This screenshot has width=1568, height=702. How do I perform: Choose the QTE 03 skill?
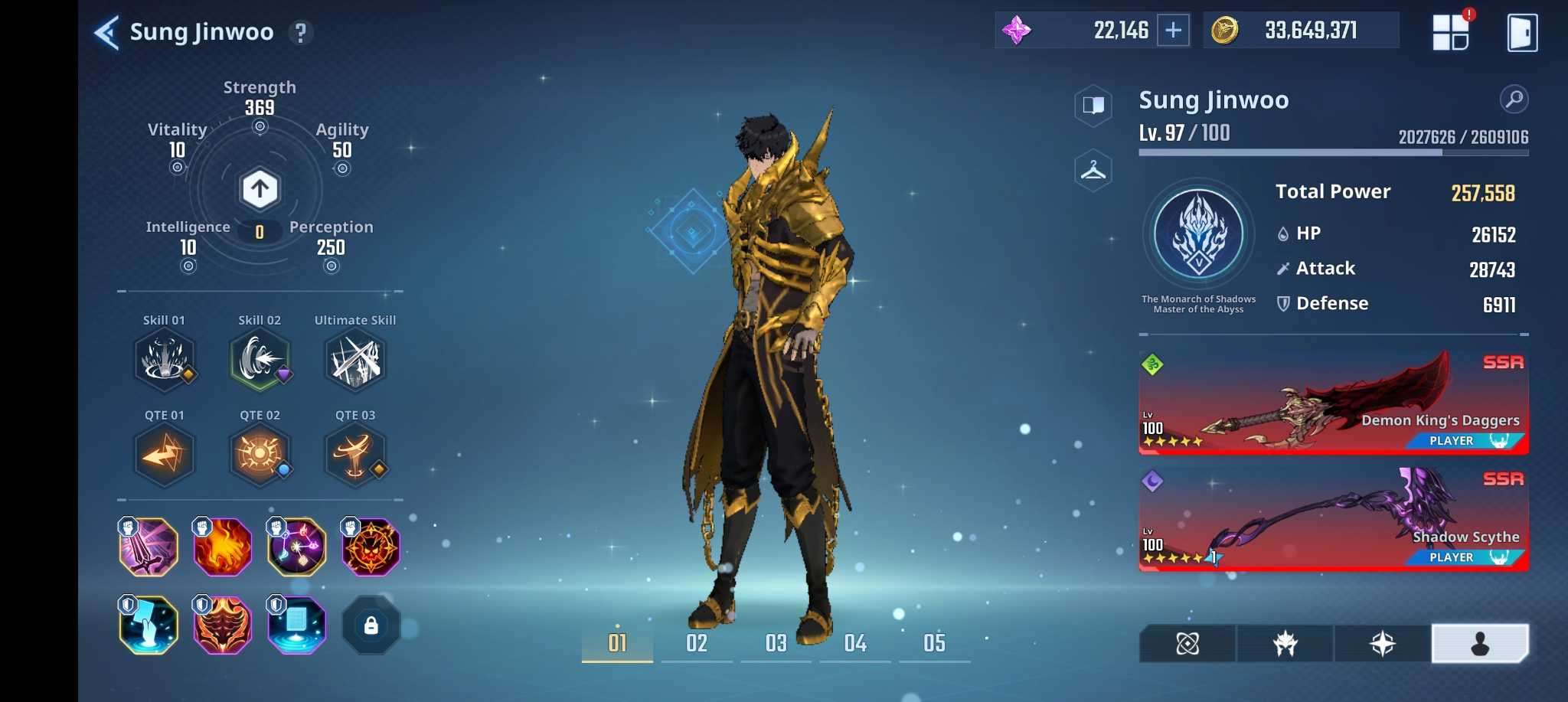click(355, 455)
